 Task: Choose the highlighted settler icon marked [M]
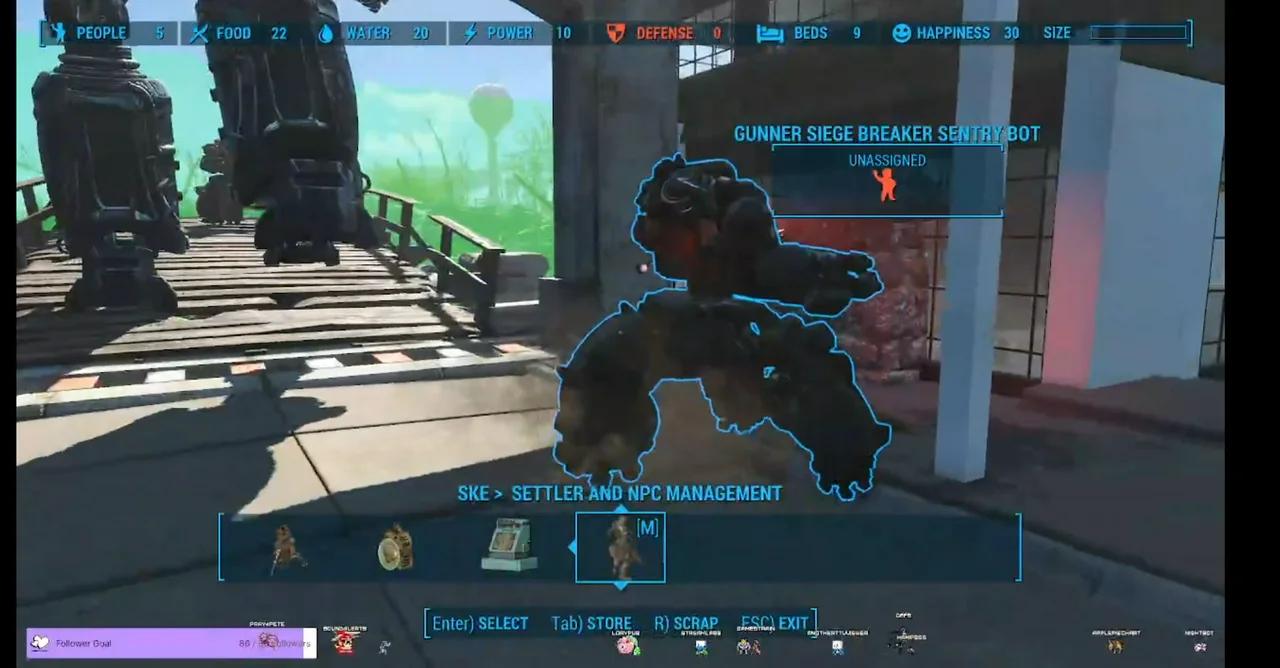tap(620, 547)
